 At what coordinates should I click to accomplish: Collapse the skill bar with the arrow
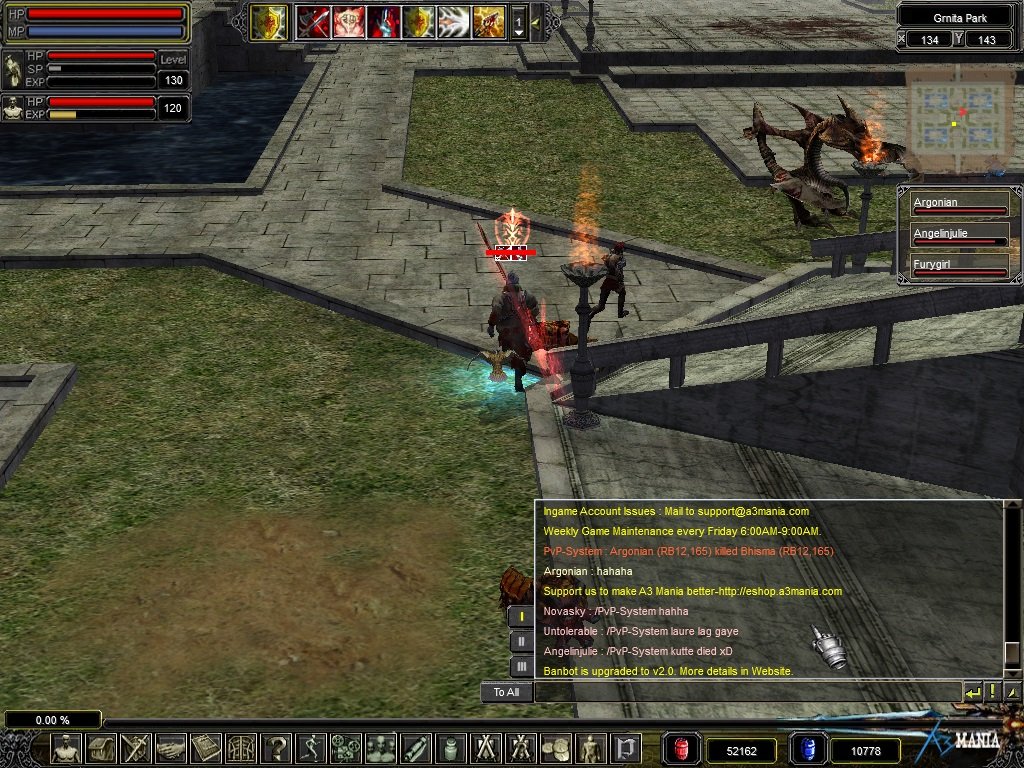coord(536,21)
